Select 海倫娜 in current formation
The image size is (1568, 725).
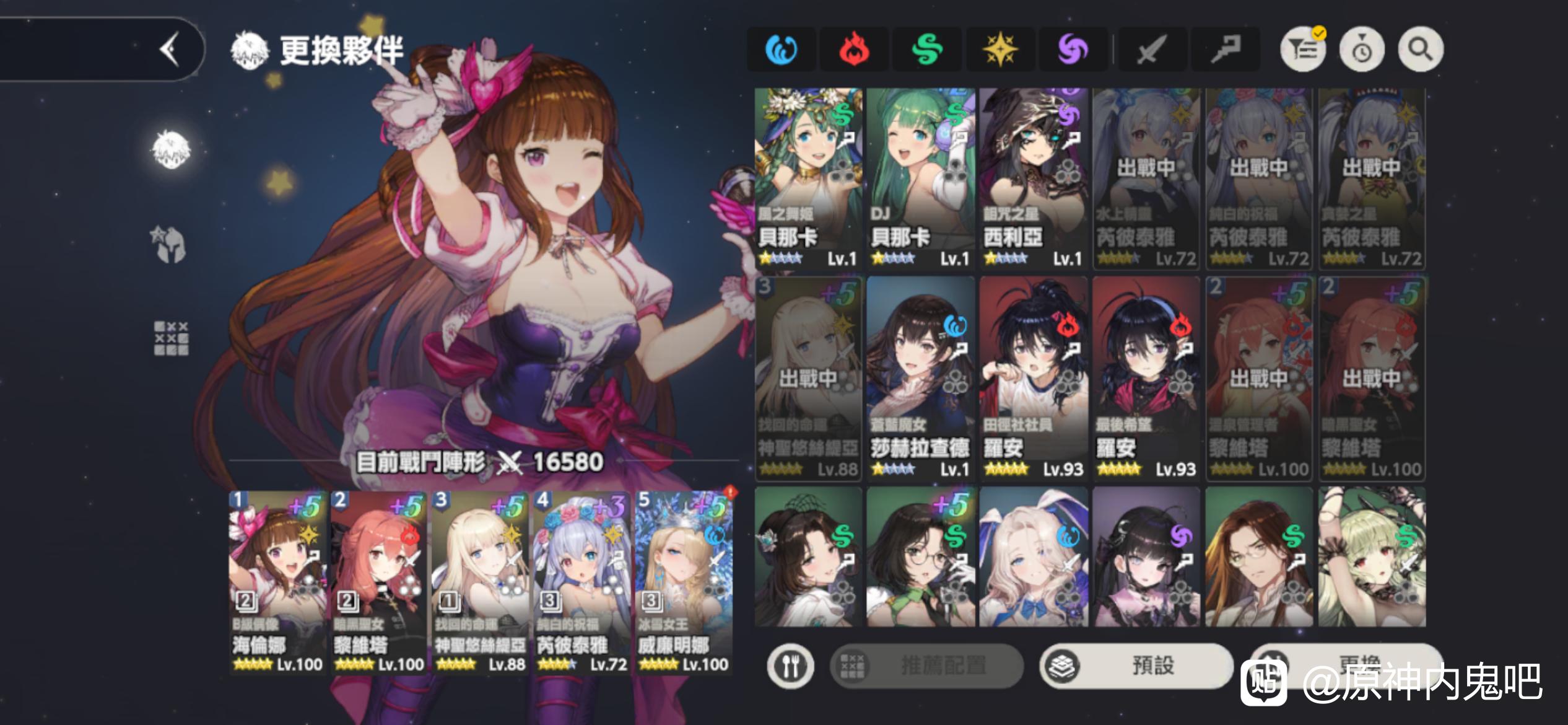(277, 582)
